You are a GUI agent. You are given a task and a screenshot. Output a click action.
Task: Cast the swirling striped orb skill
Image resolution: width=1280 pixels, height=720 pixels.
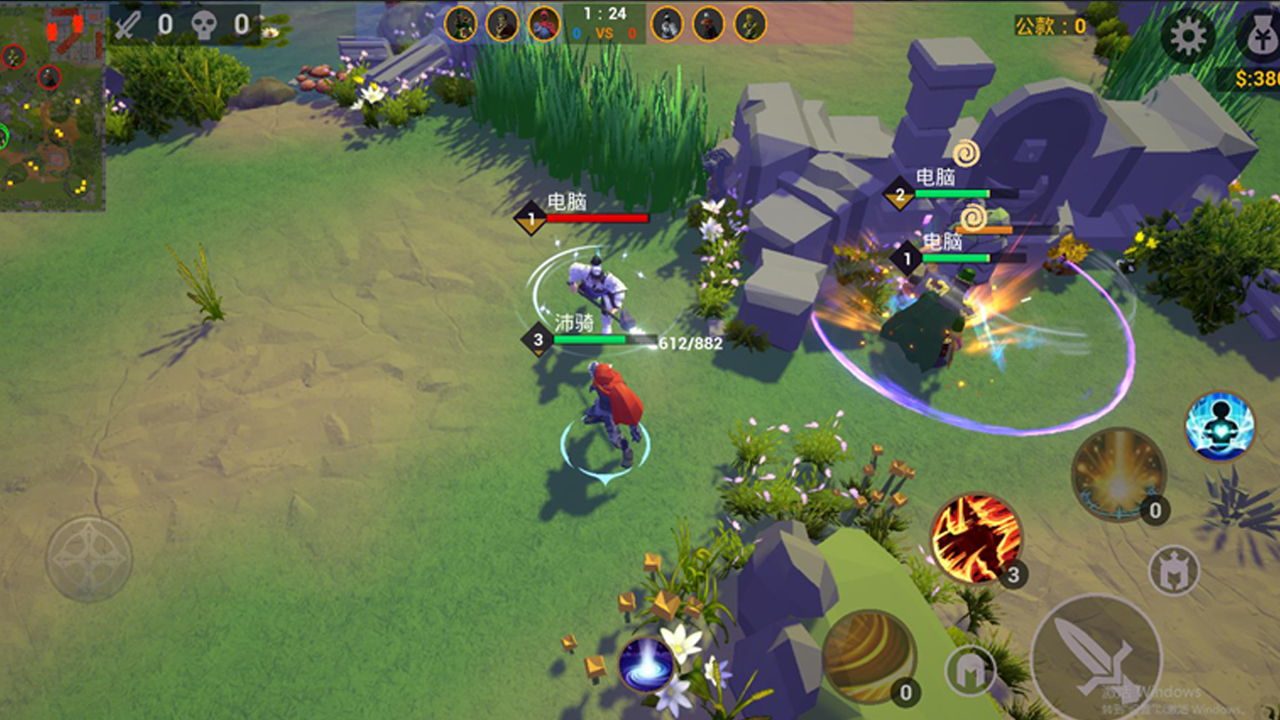click(x=868, y=656)
